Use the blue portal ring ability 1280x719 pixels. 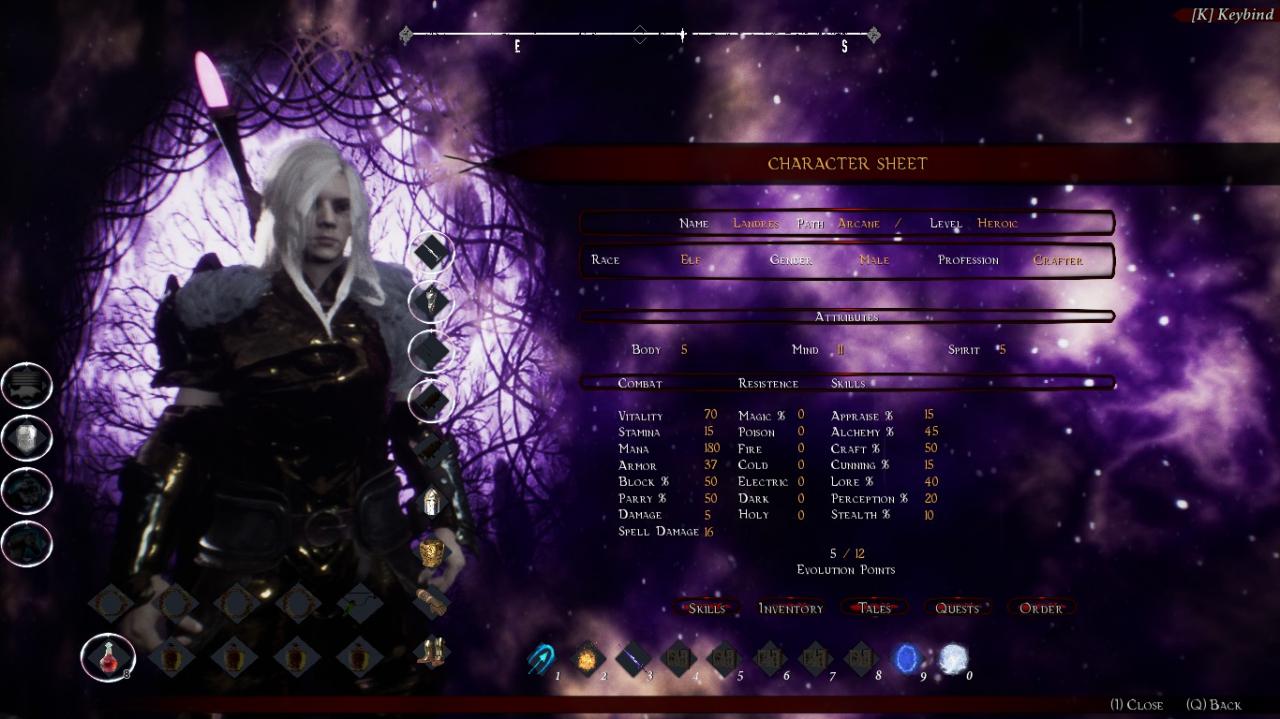[908, 658]
